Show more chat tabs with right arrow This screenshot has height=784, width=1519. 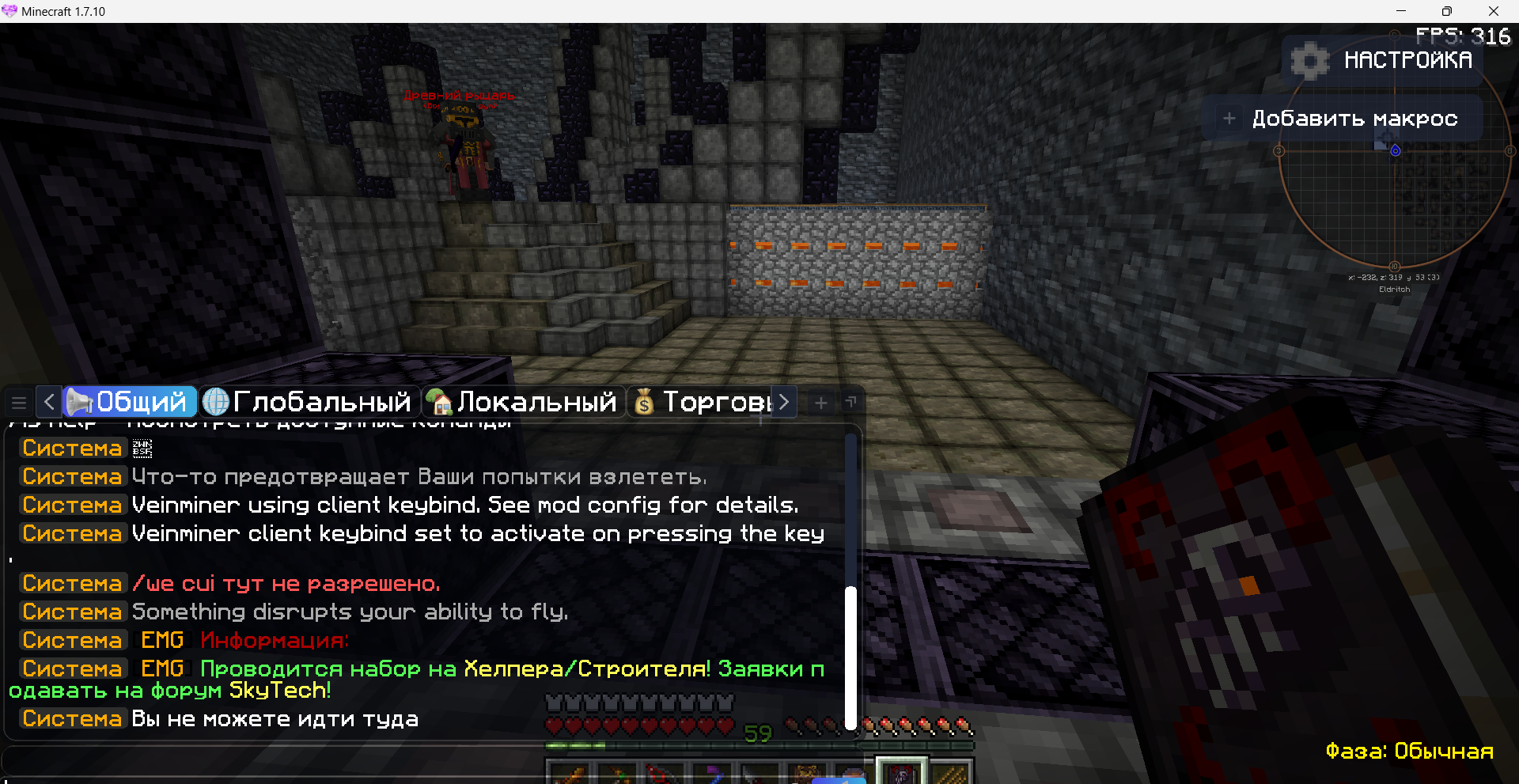coord(784,402)
